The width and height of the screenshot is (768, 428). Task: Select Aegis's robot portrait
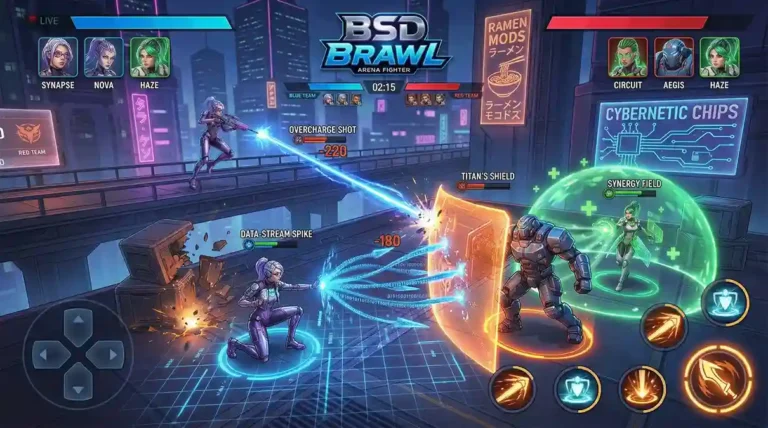[x=674, y=56]
